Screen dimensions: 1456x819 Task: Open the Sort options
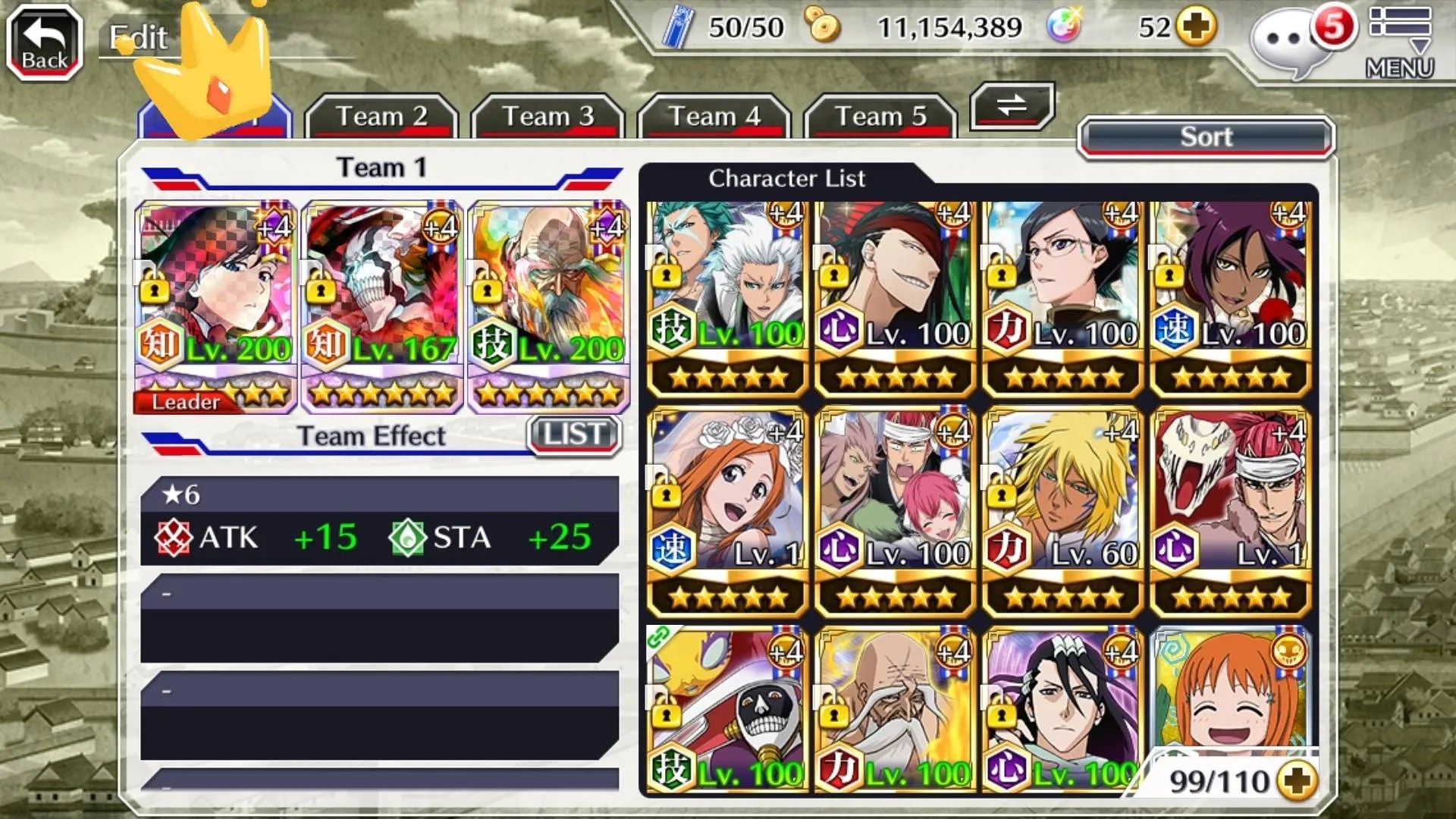click(x=1206, y=137)
